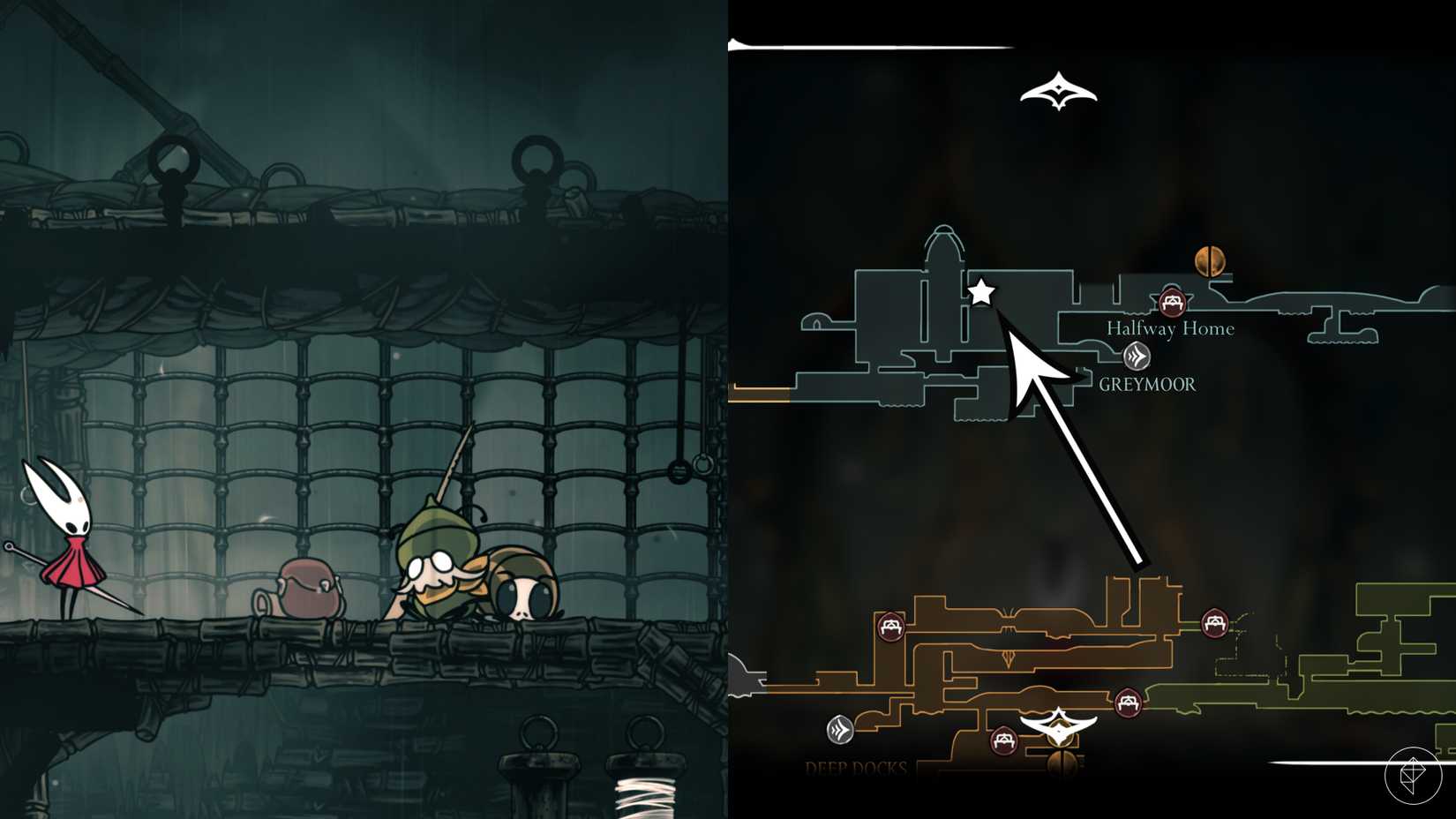Click the Halfway Home label

[x=1170, y=328]
